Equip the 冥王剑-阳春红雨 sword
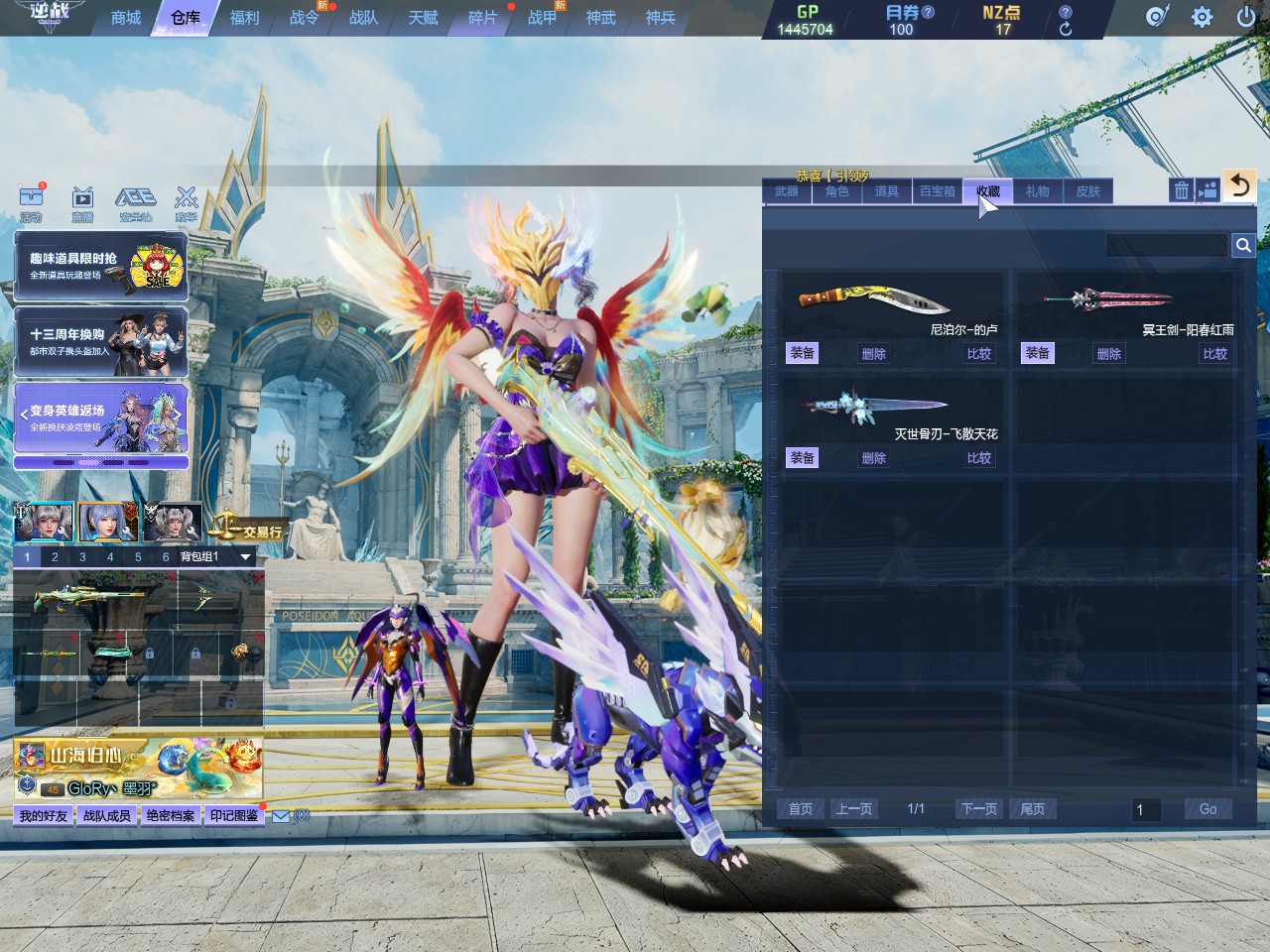The image size is (1270, 952). [1037, 353]
